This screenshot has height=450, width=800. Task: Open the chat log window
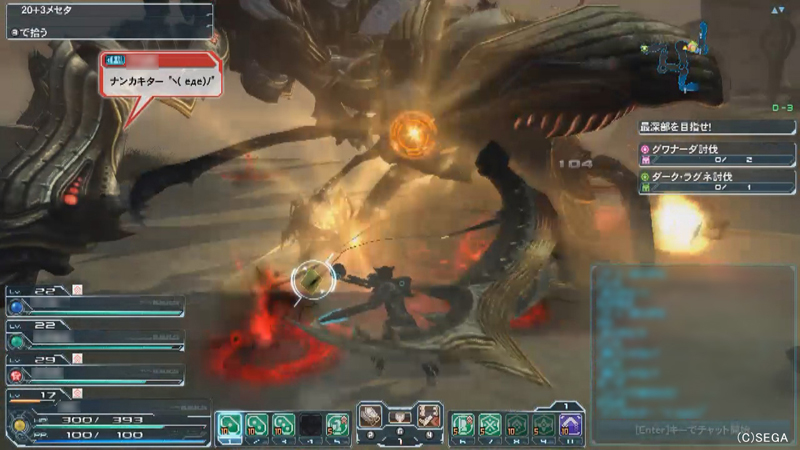coord(692,340)
